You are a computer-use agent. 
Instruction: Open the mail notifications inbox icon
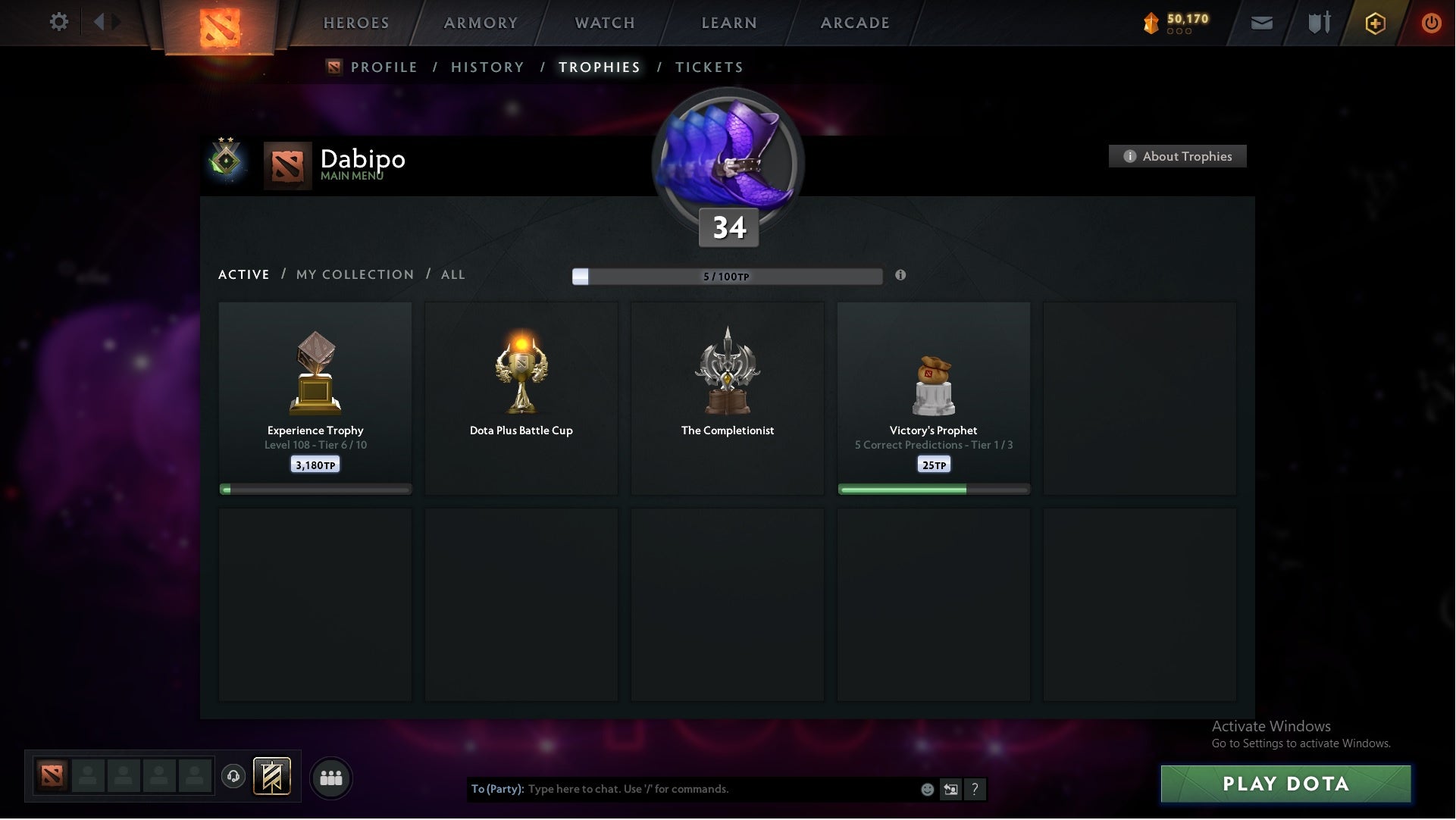[x=1261, y=23]
